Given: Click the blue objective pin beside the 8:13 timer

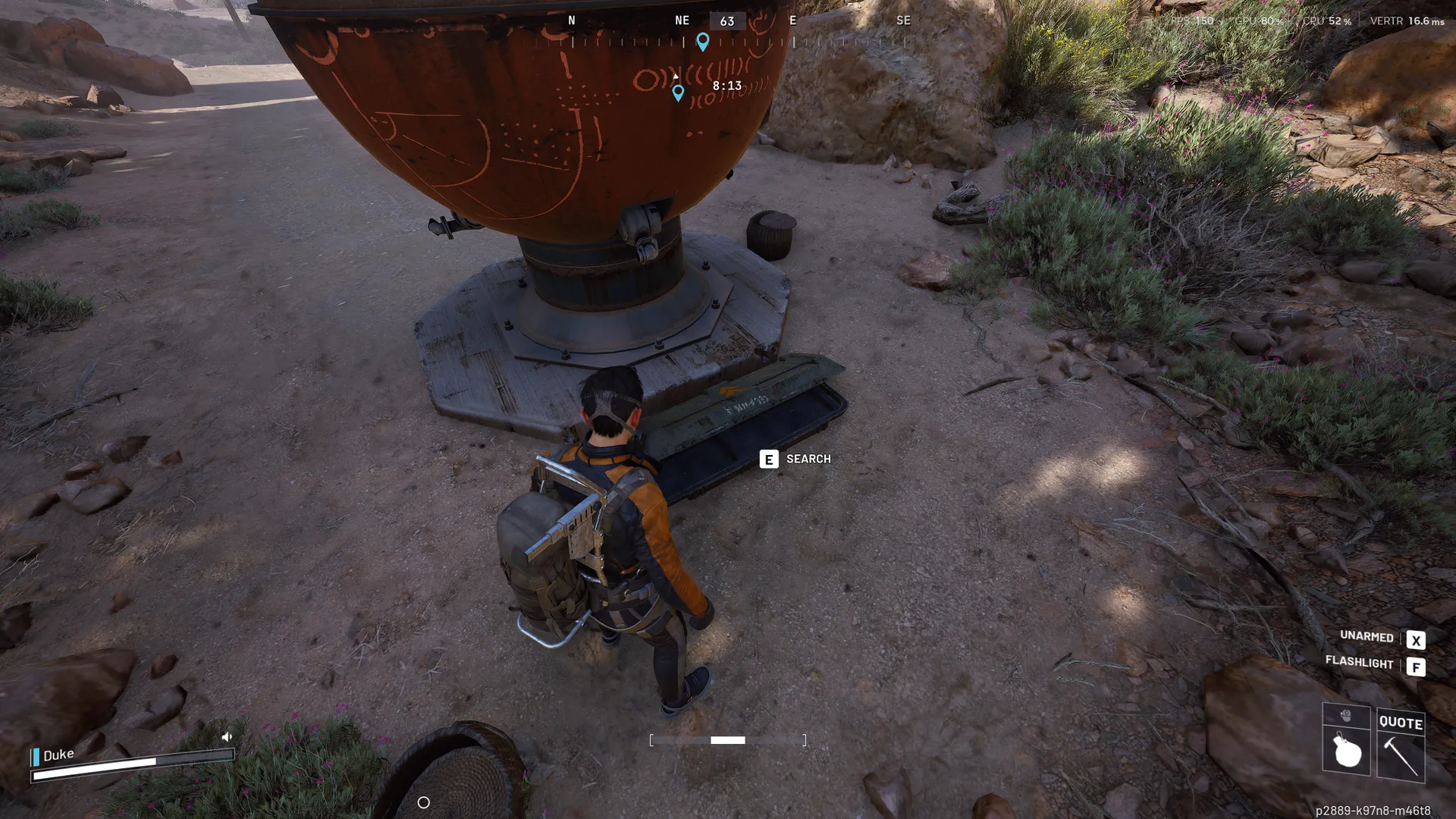Looking at the screenshot, I should (x=678, y=93).
